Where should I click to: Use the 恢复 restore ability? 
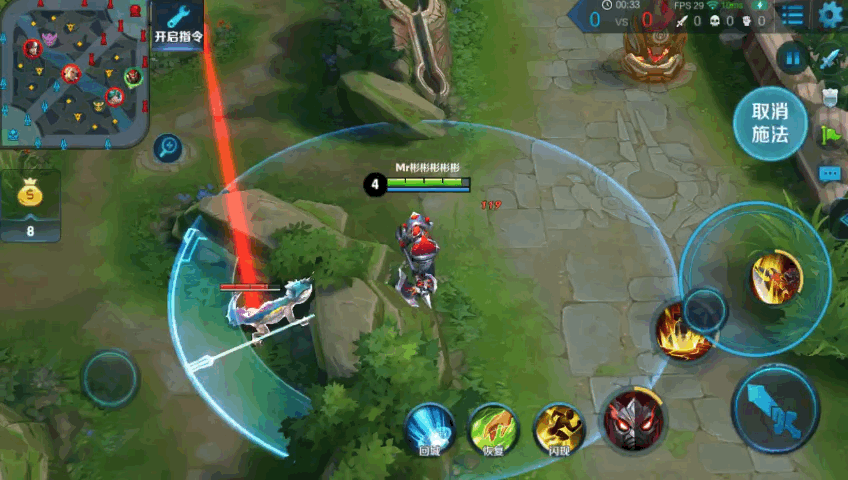(x=493, y=428)
